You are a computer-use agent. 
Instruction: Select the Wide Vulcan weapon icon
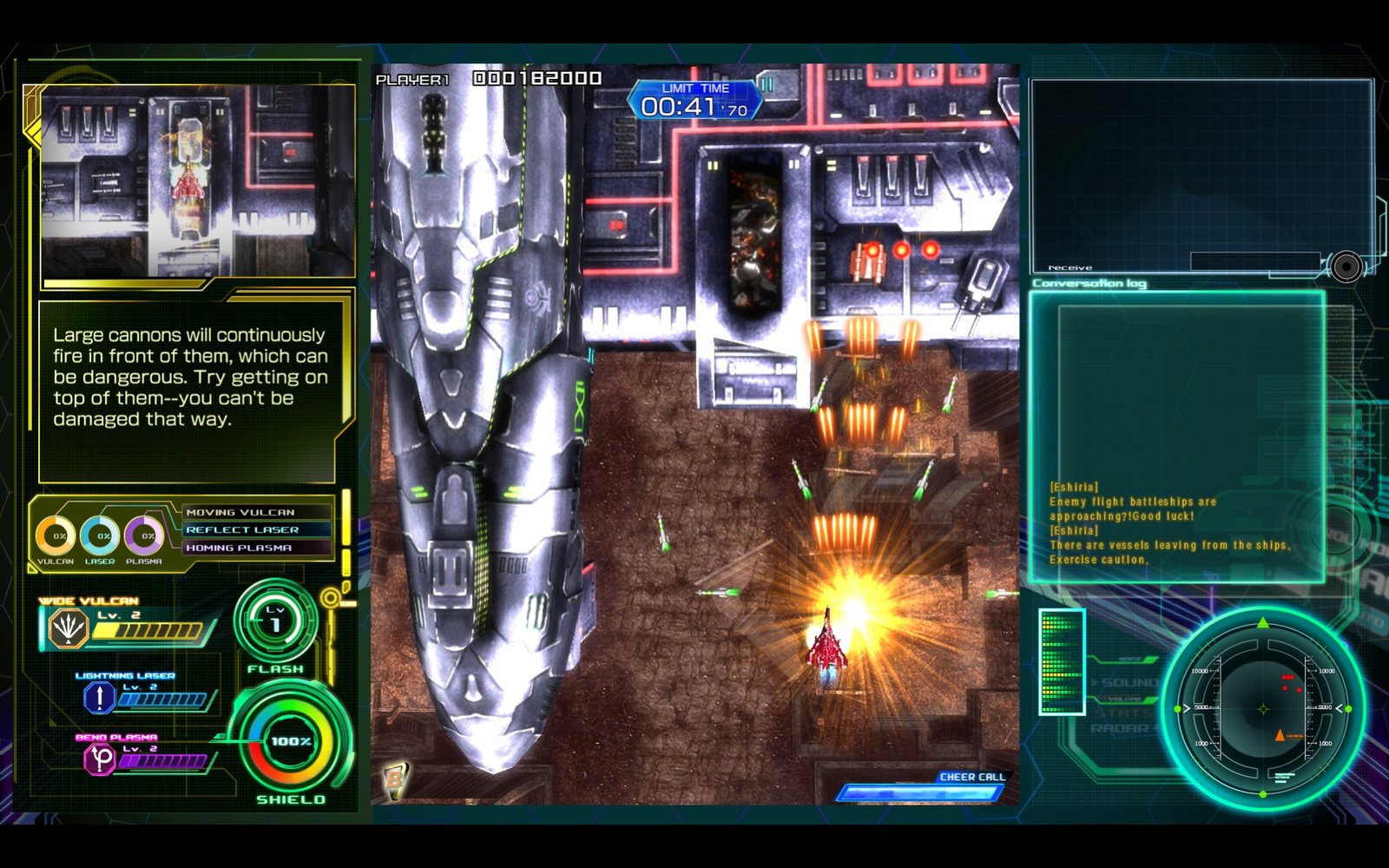pos(68,628)
